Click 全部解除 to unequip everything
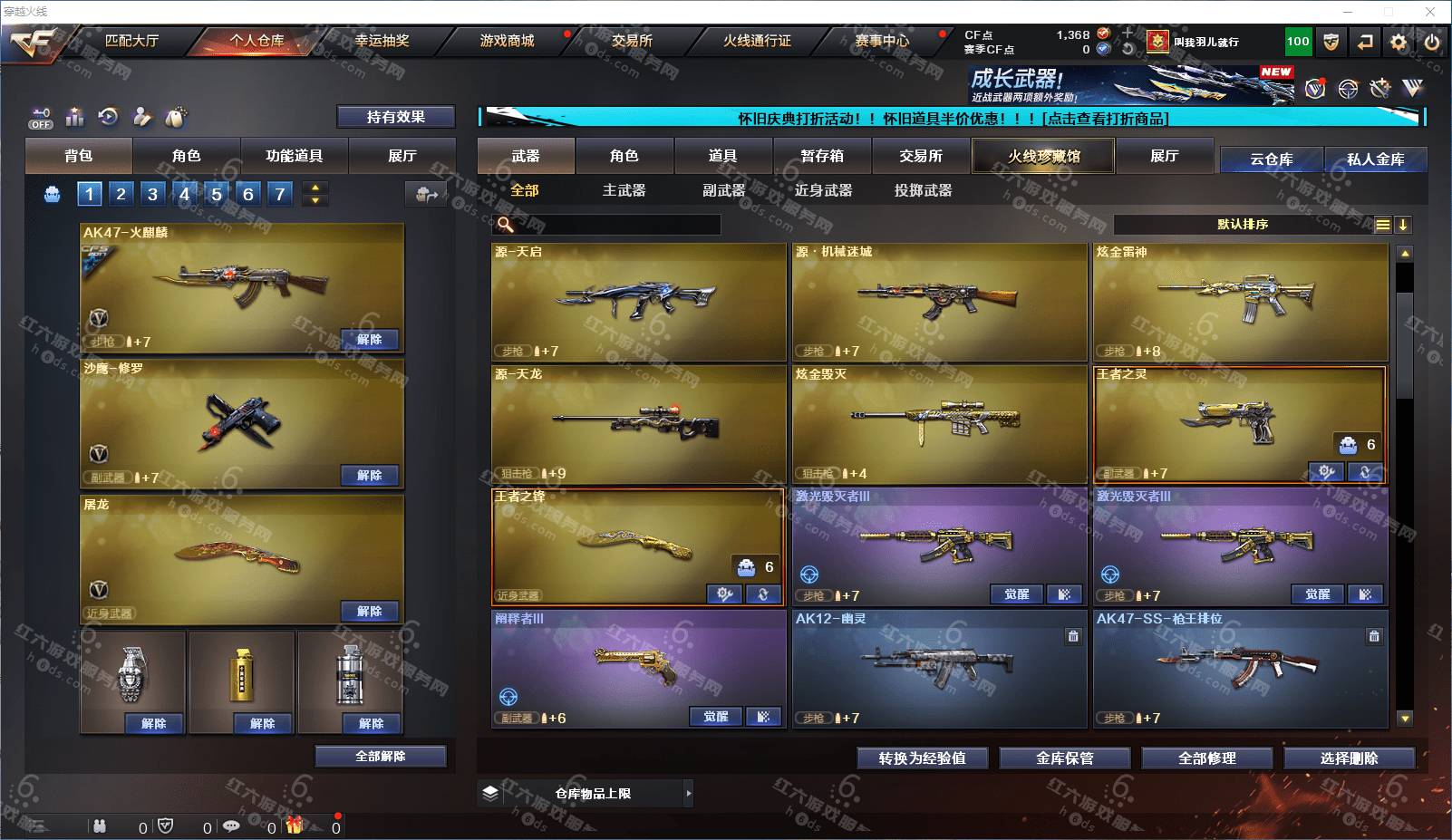Viewport: 1452px width, 840px height. [x=380, y=756]
